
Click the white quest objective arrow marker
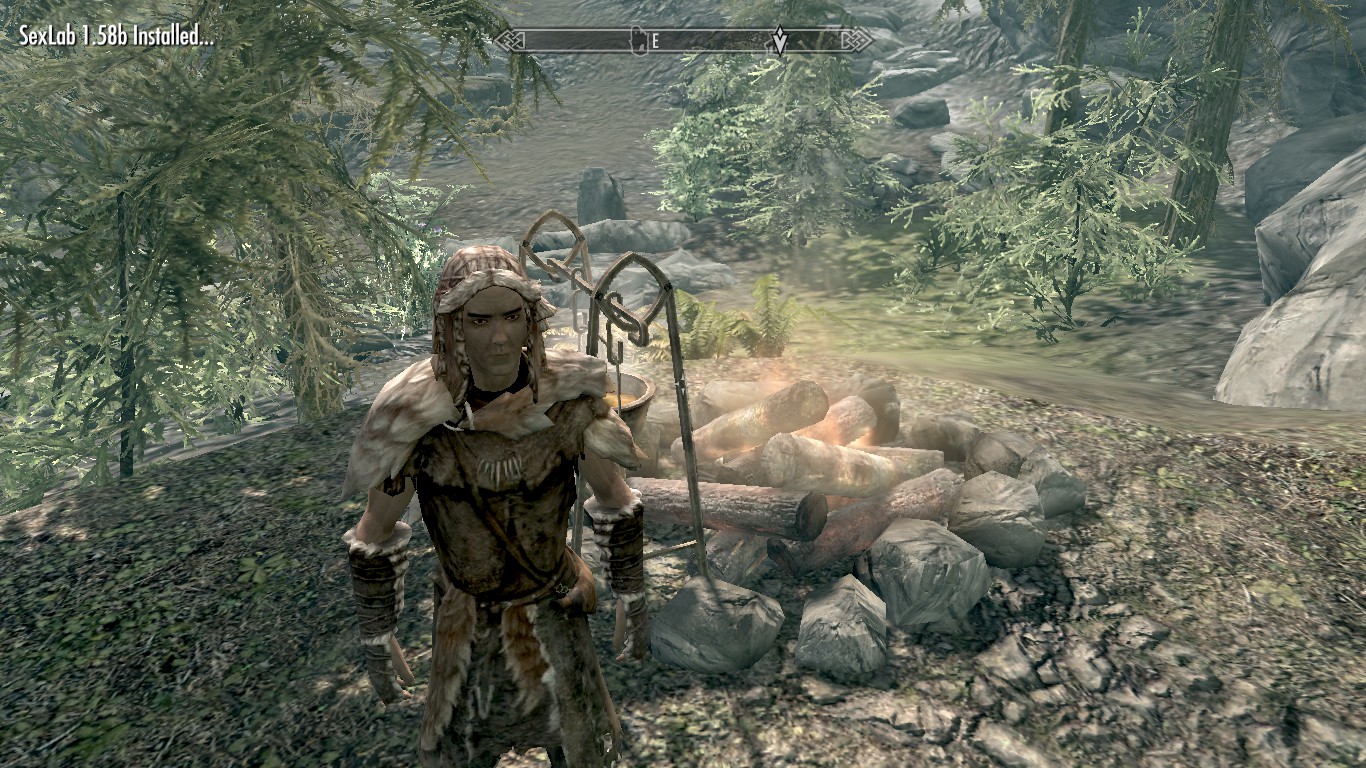click(780, 41)
